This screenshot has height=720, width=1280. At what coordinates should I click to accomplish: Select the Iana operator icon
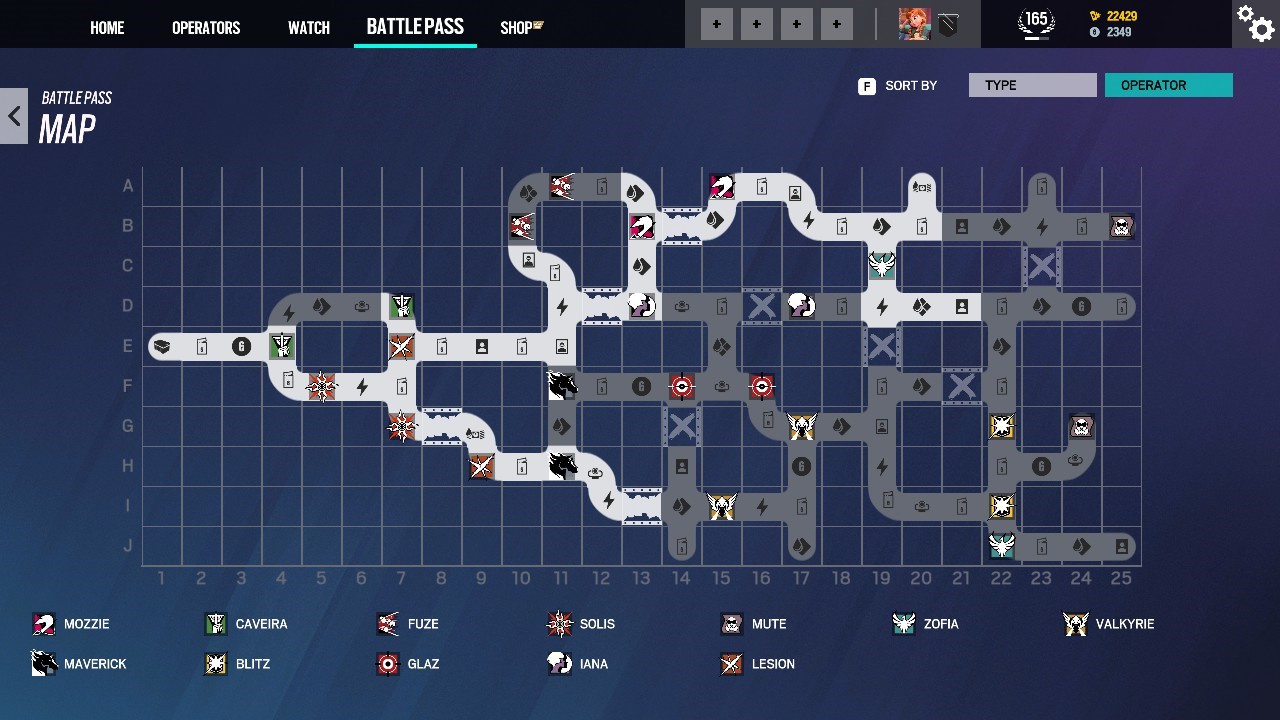point(559,663)
